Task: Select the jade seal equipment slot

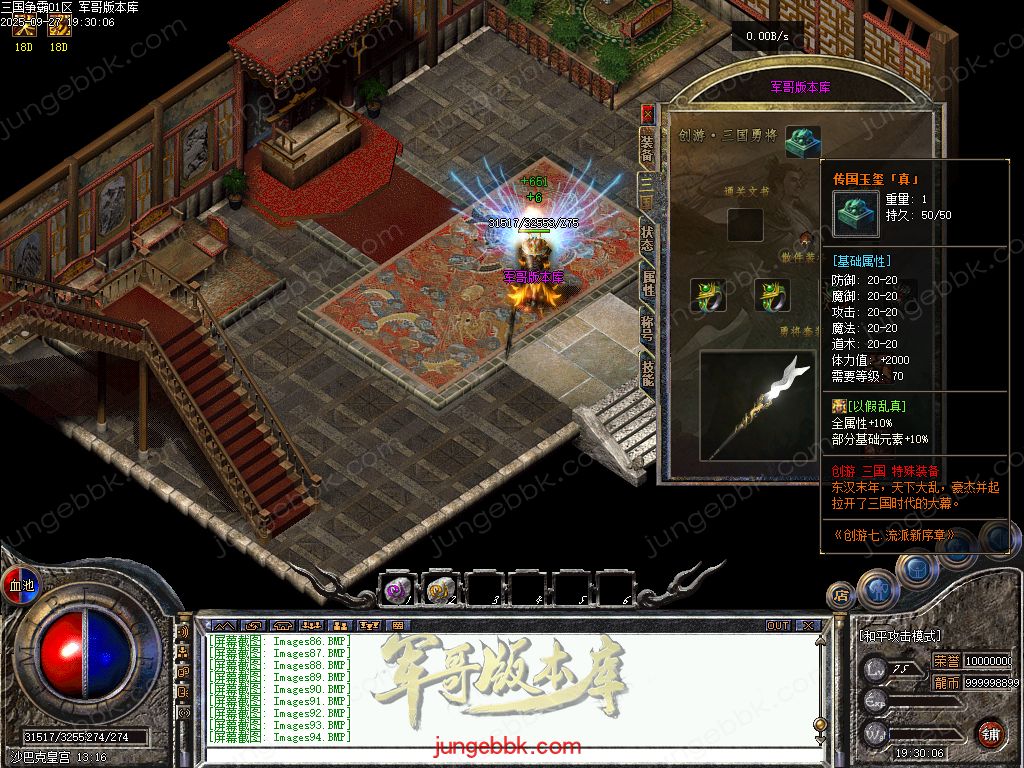Action: 802,139
